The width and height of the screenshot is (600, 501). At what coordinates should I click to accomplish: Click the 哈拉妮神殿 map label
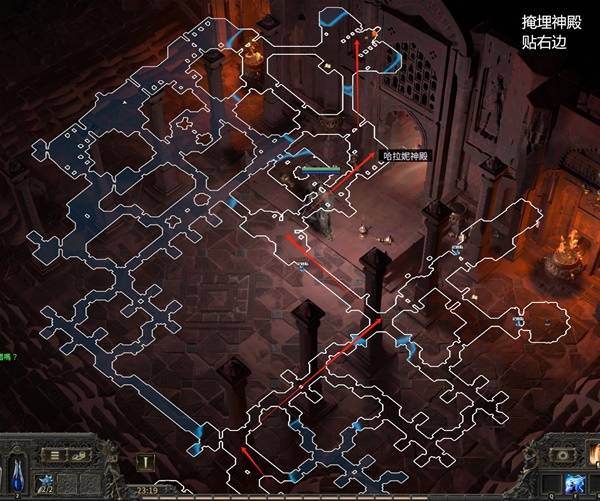[x=405, y=156]
